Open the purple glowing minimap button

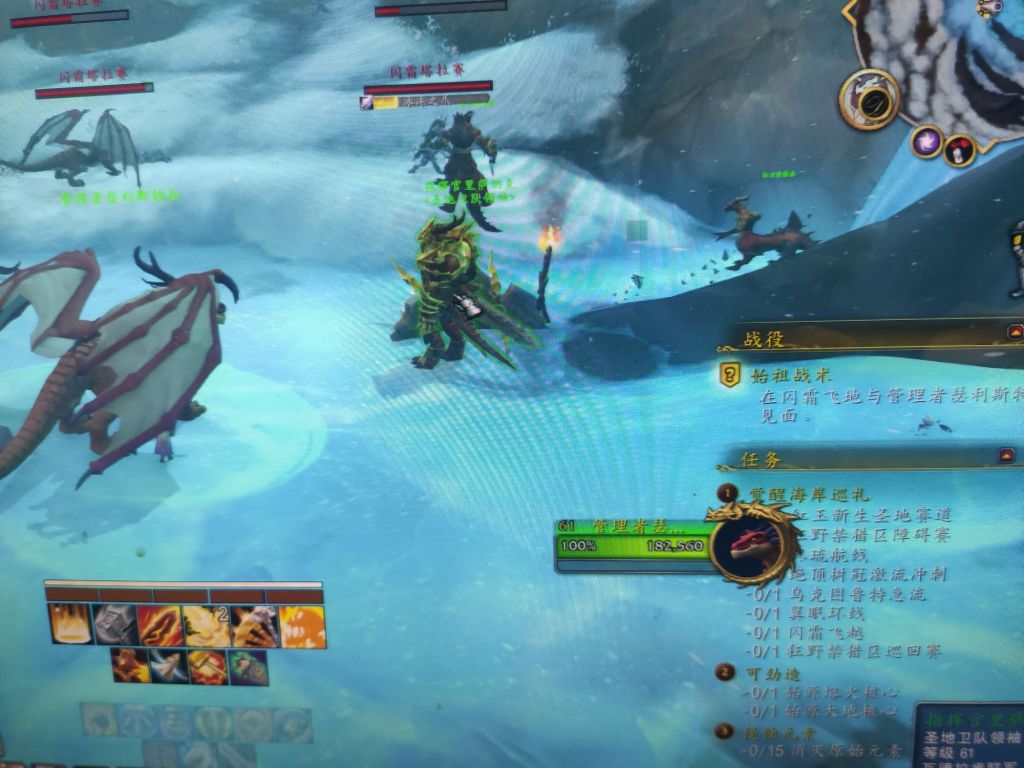point(926,141)
